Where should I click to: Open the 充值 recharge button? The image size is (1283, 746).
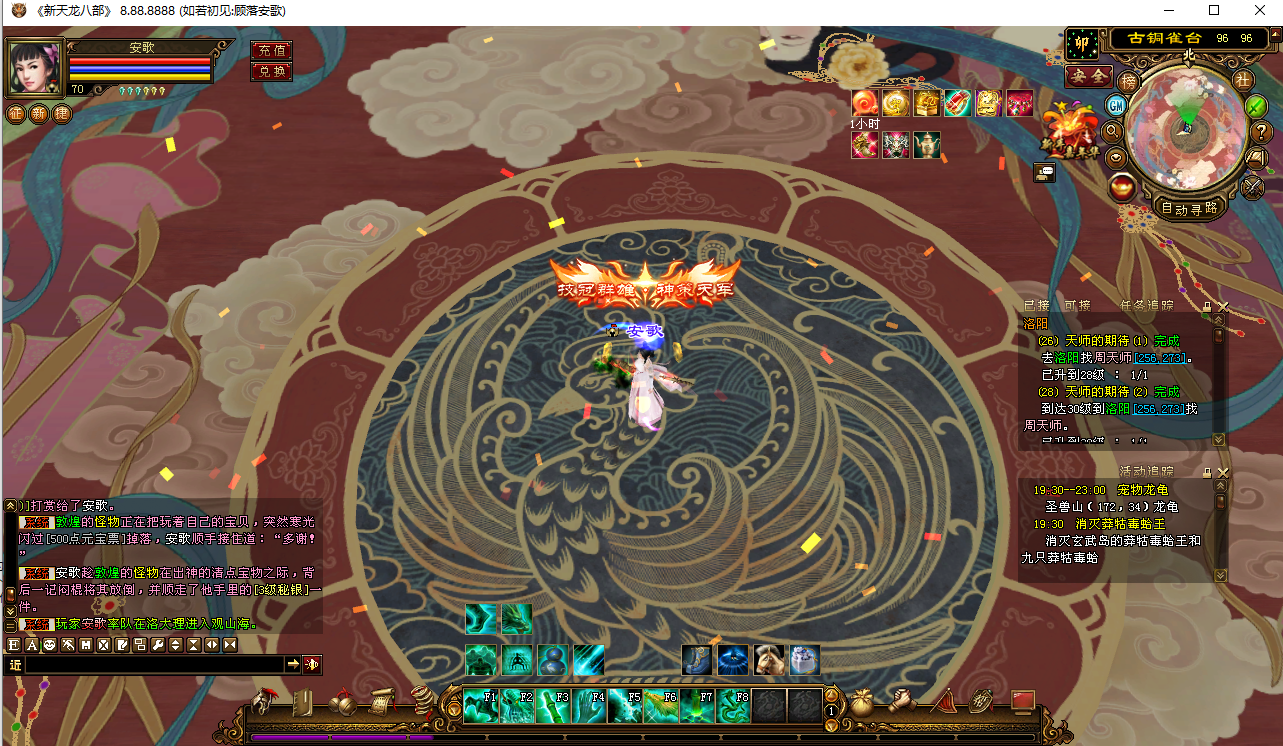[272, 50]
